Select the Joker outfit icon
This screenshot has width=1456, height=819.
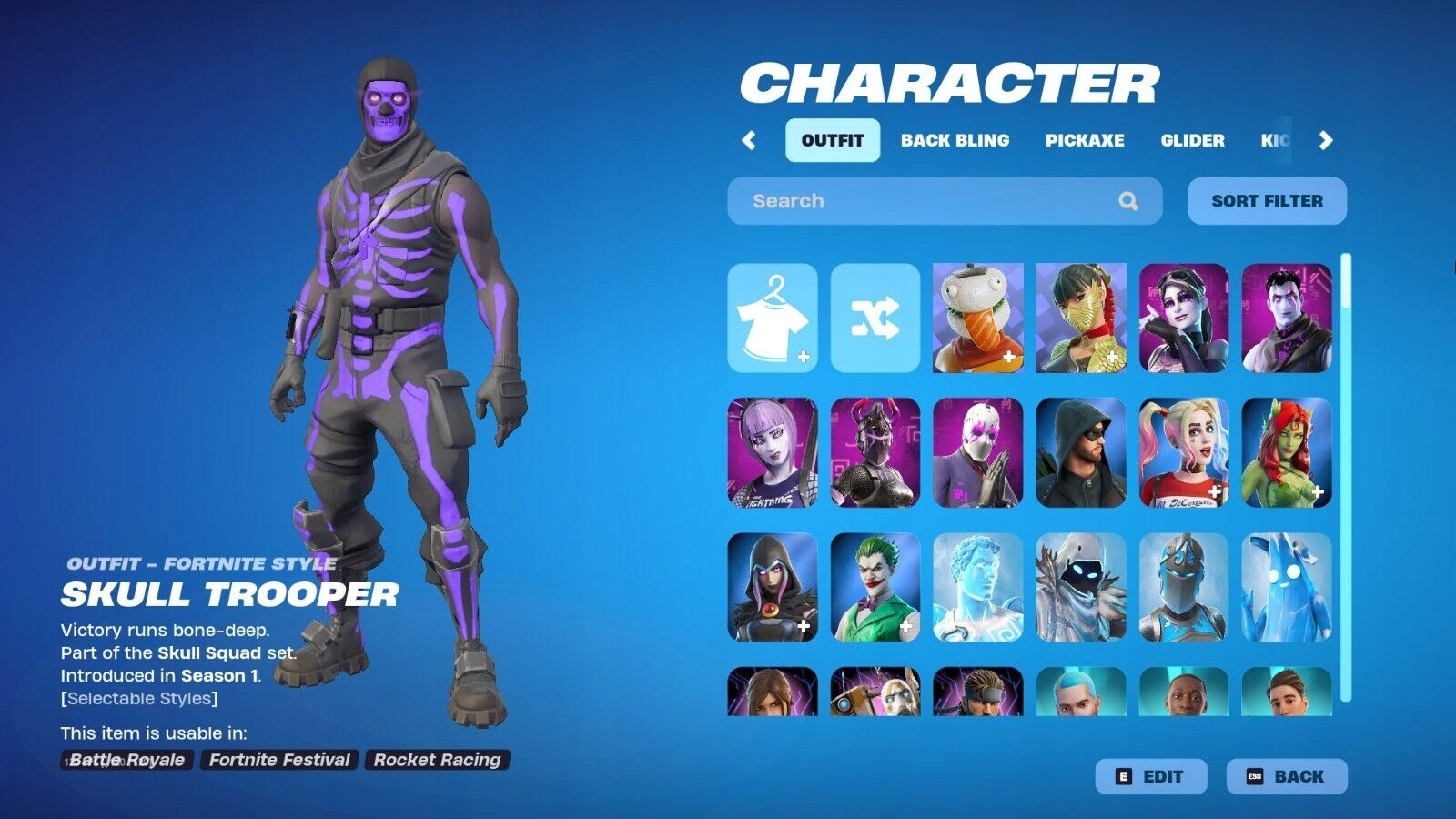875,590
